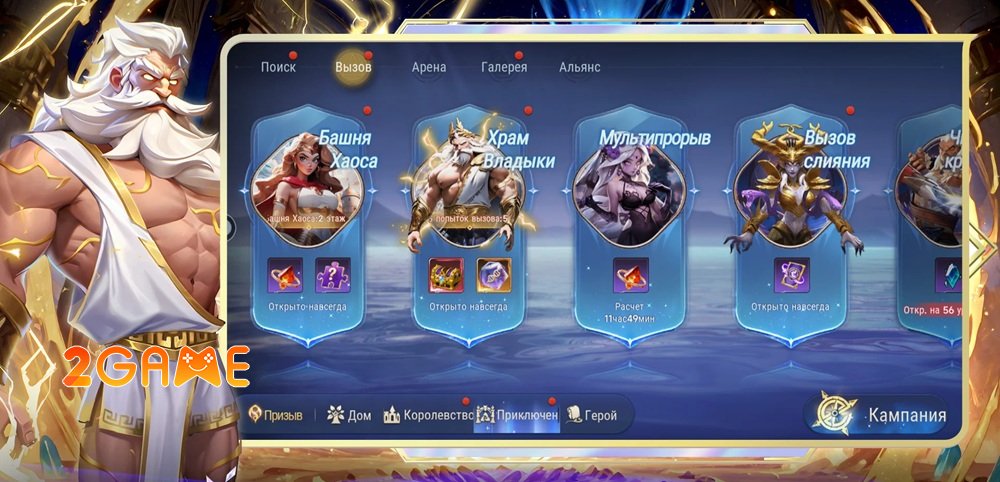1000x482 pixels.
Task: Select the Вызов tab
Action: 353,67
